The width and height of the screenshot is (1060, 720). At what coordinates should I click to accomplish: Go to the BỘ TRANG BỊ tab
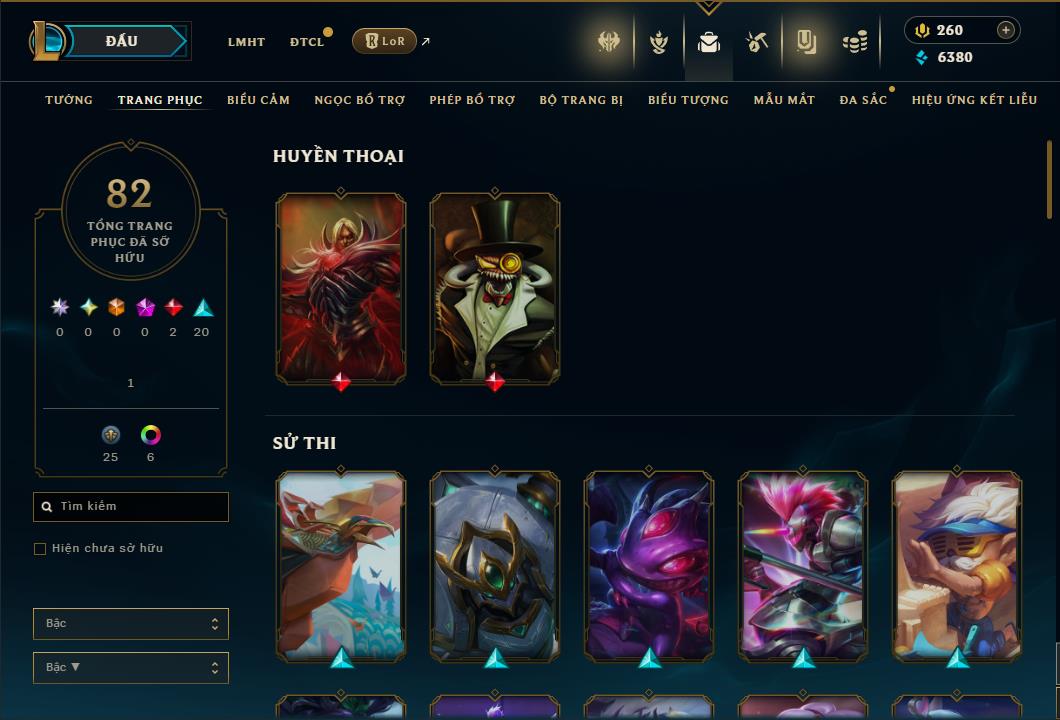(x=581, y=100)
